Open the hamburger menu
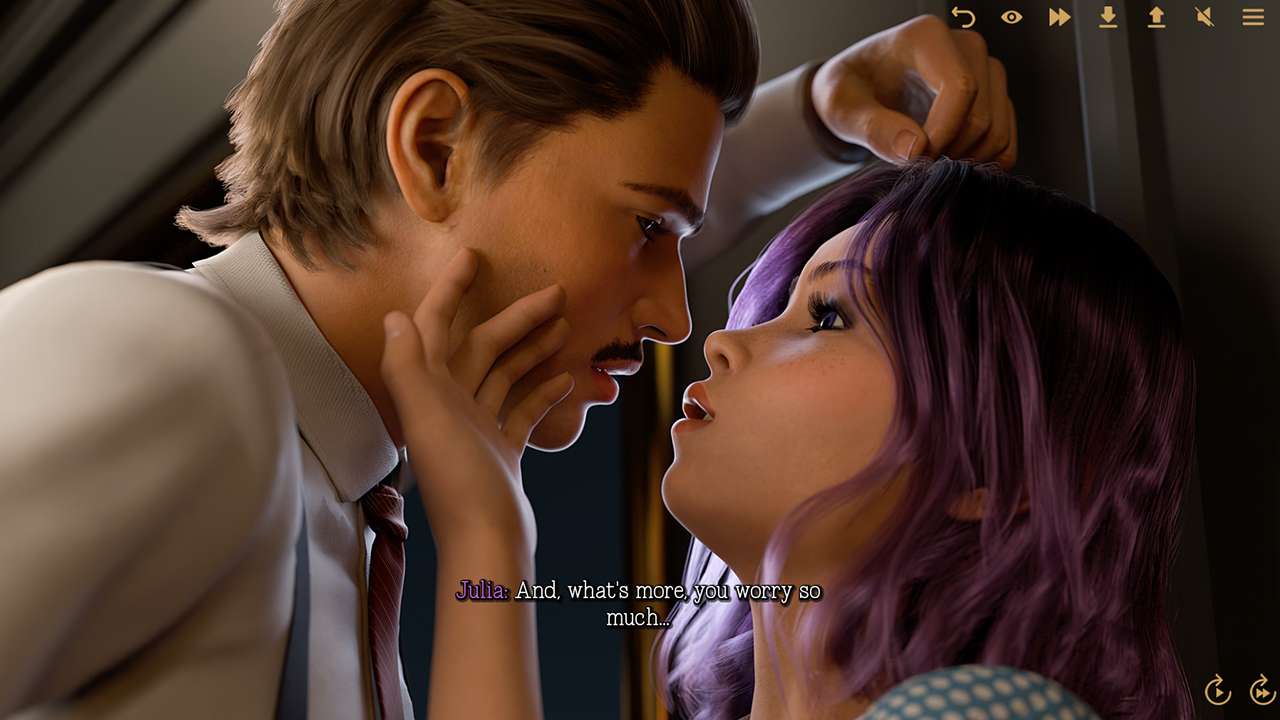The height and width of the screenshot is (720, 1280). (x=1253, y=17)
